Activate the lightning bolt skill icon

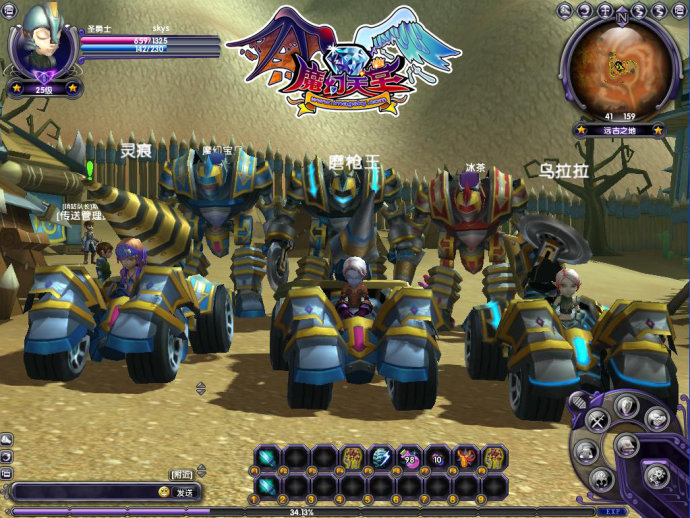point(381,458)
